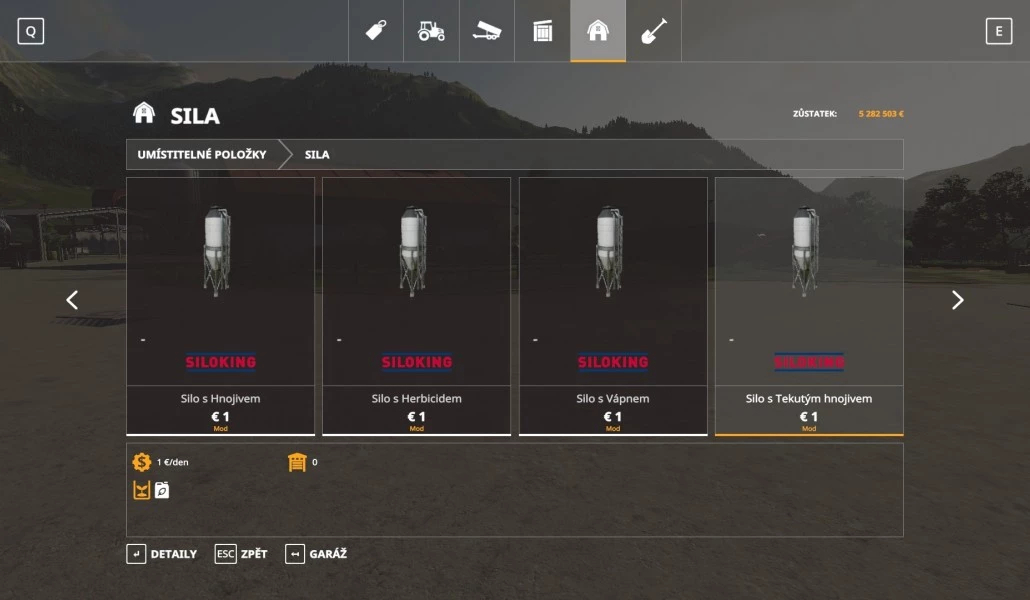Image resolution: width=1030 pixels, height=600 pixels.
Task: Show the next page with right arrow
Action: tap(957, 300)
